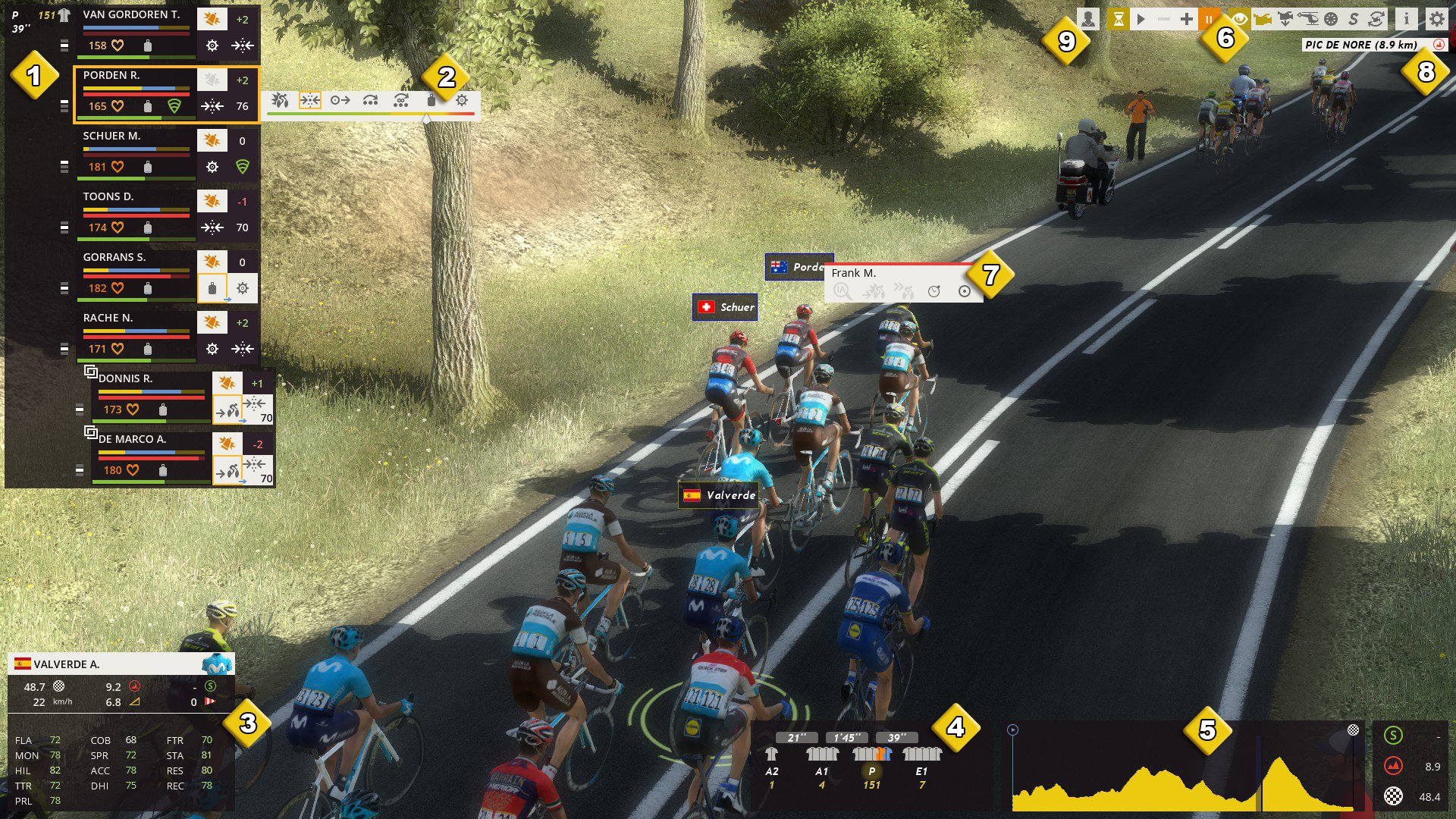Select the A1 breakaway group
The height and width of the screenshot is (819, 1456).
click(x=822, y=755)
